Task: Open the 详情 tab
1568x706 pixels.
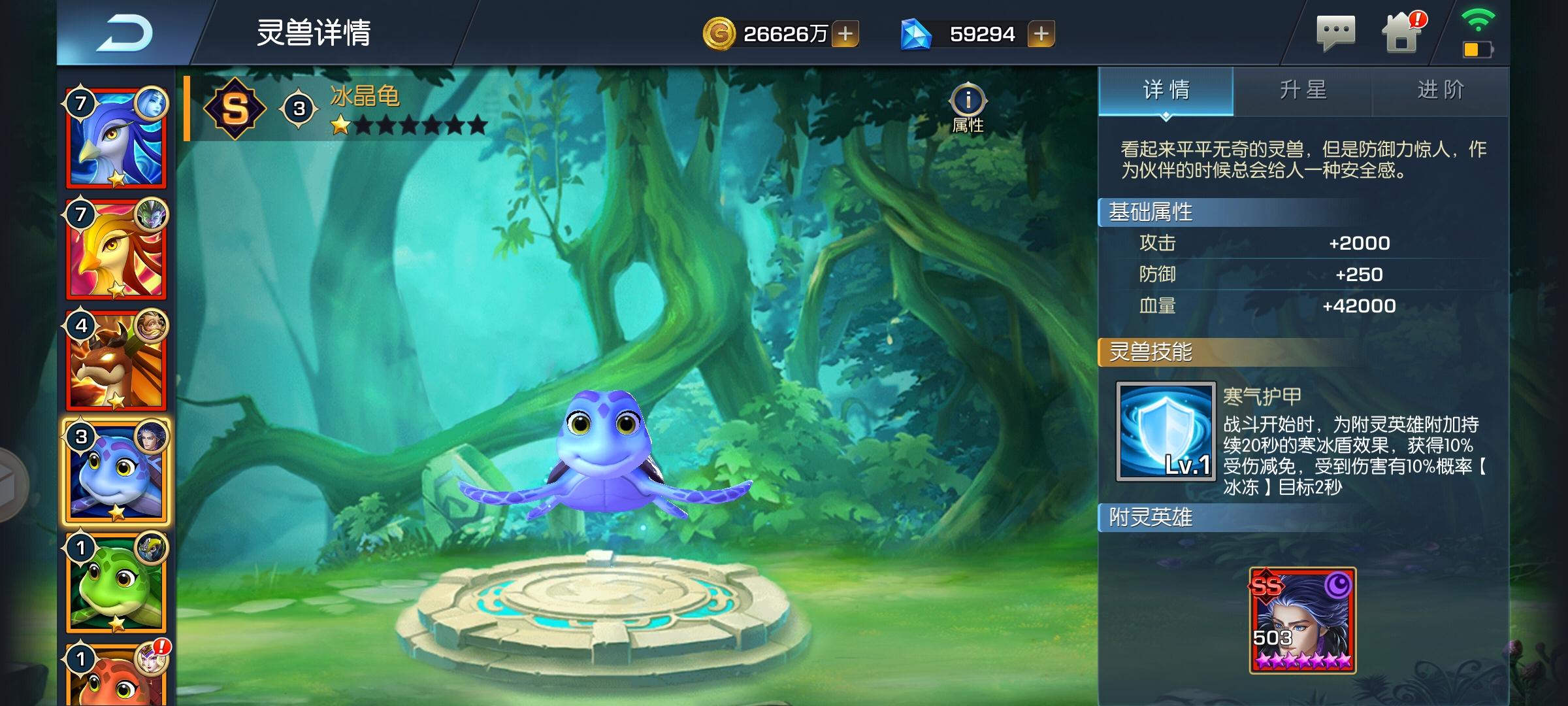Action: [x=1165, y=92]
